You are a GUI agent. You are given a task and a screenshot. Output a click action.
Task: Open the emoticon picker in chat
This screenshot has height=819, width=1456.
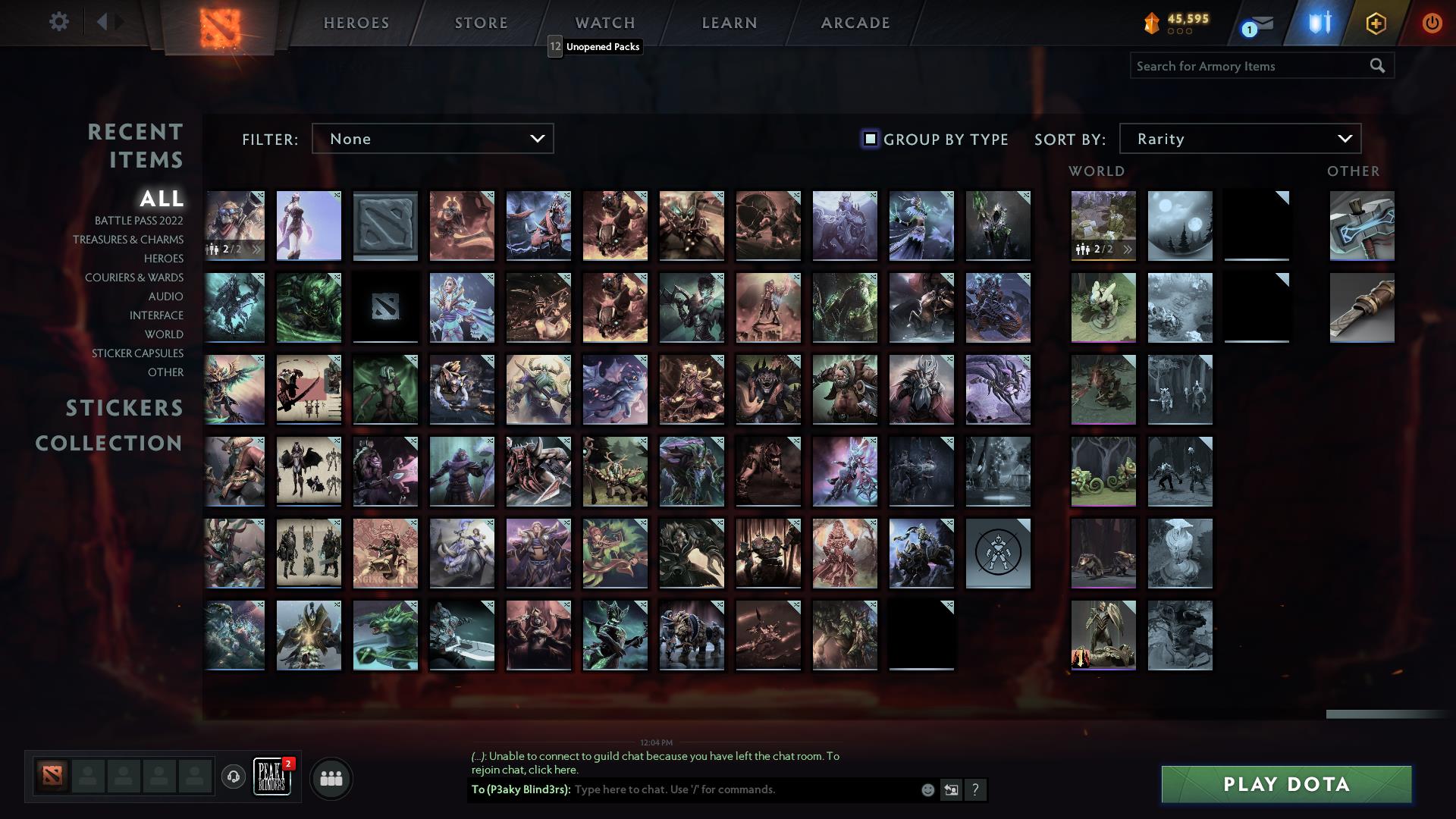[x=927, y=789]
